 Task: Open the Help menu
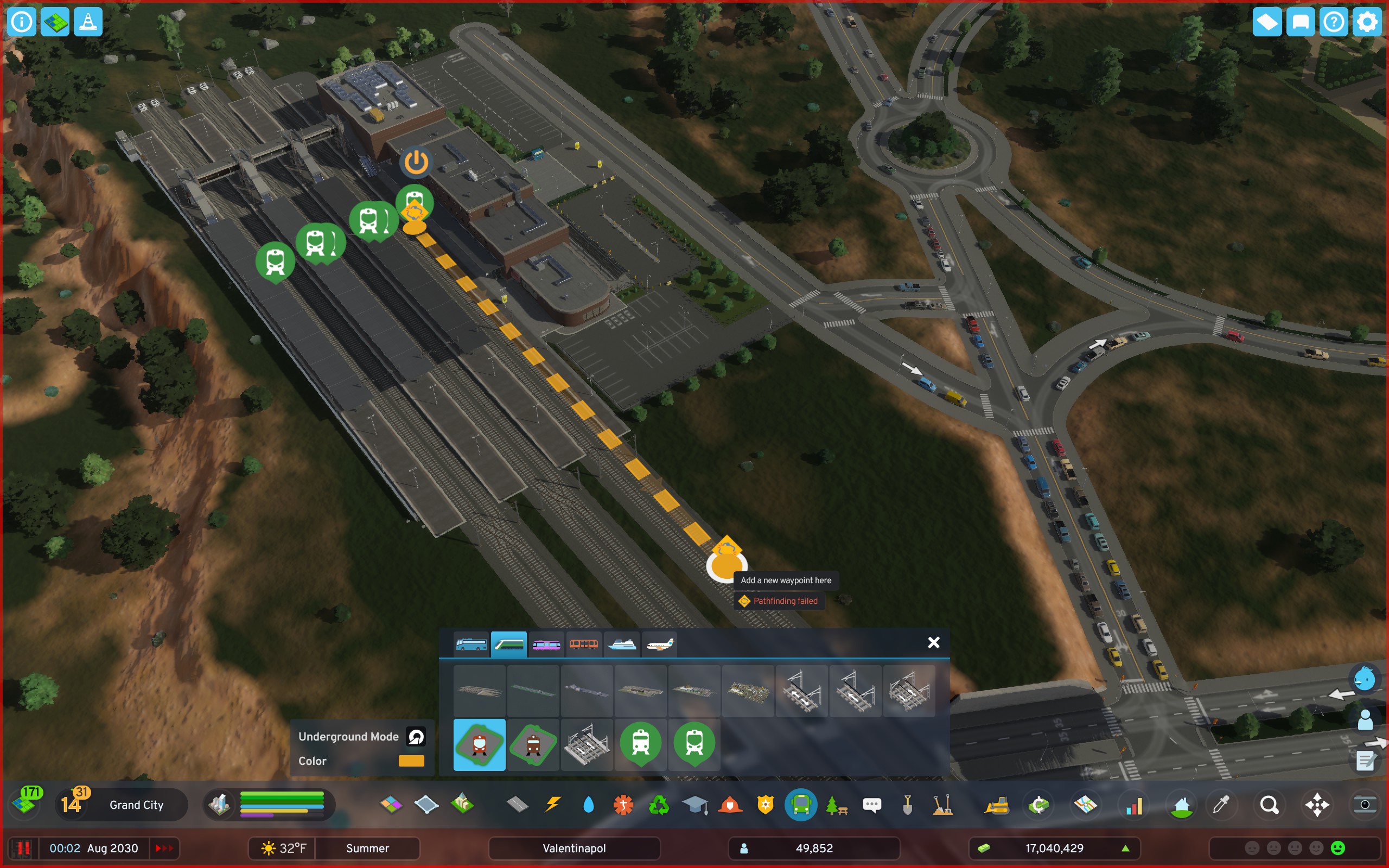pyautogui.click(x=1334, y=22)
